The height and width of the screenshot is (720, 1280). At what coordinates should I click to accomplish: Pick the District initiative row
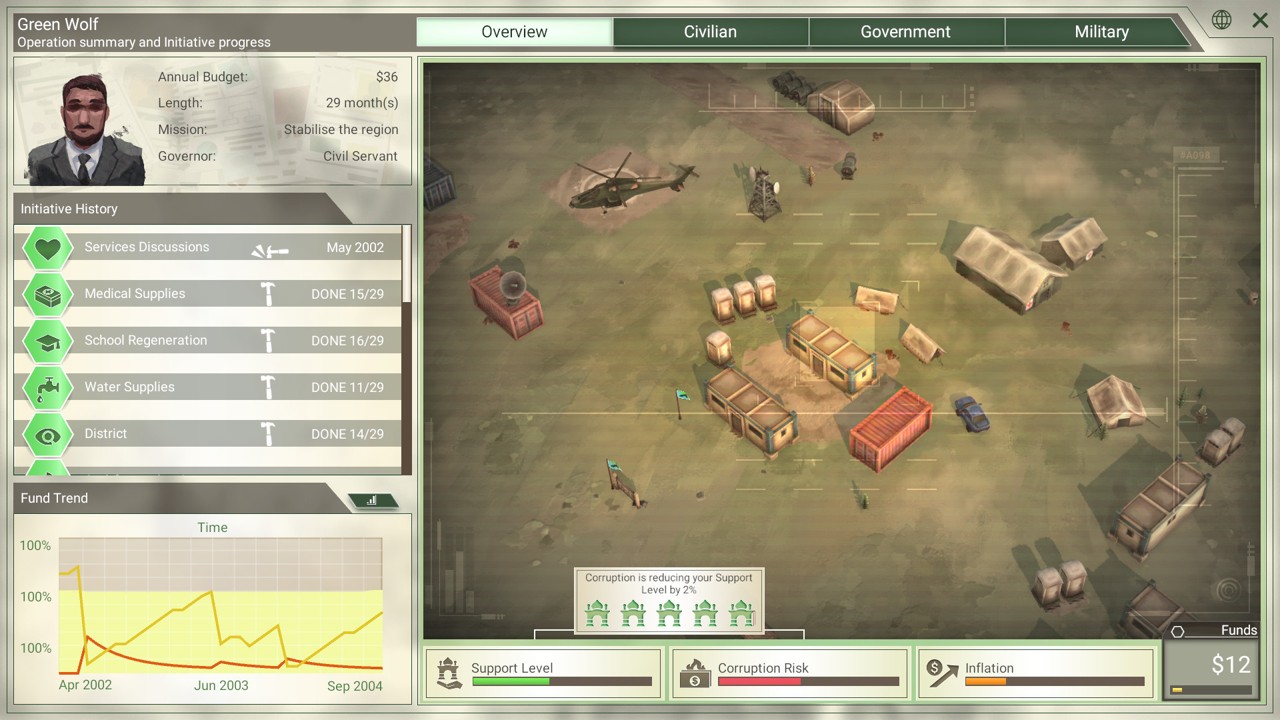[x=210, y=434]
